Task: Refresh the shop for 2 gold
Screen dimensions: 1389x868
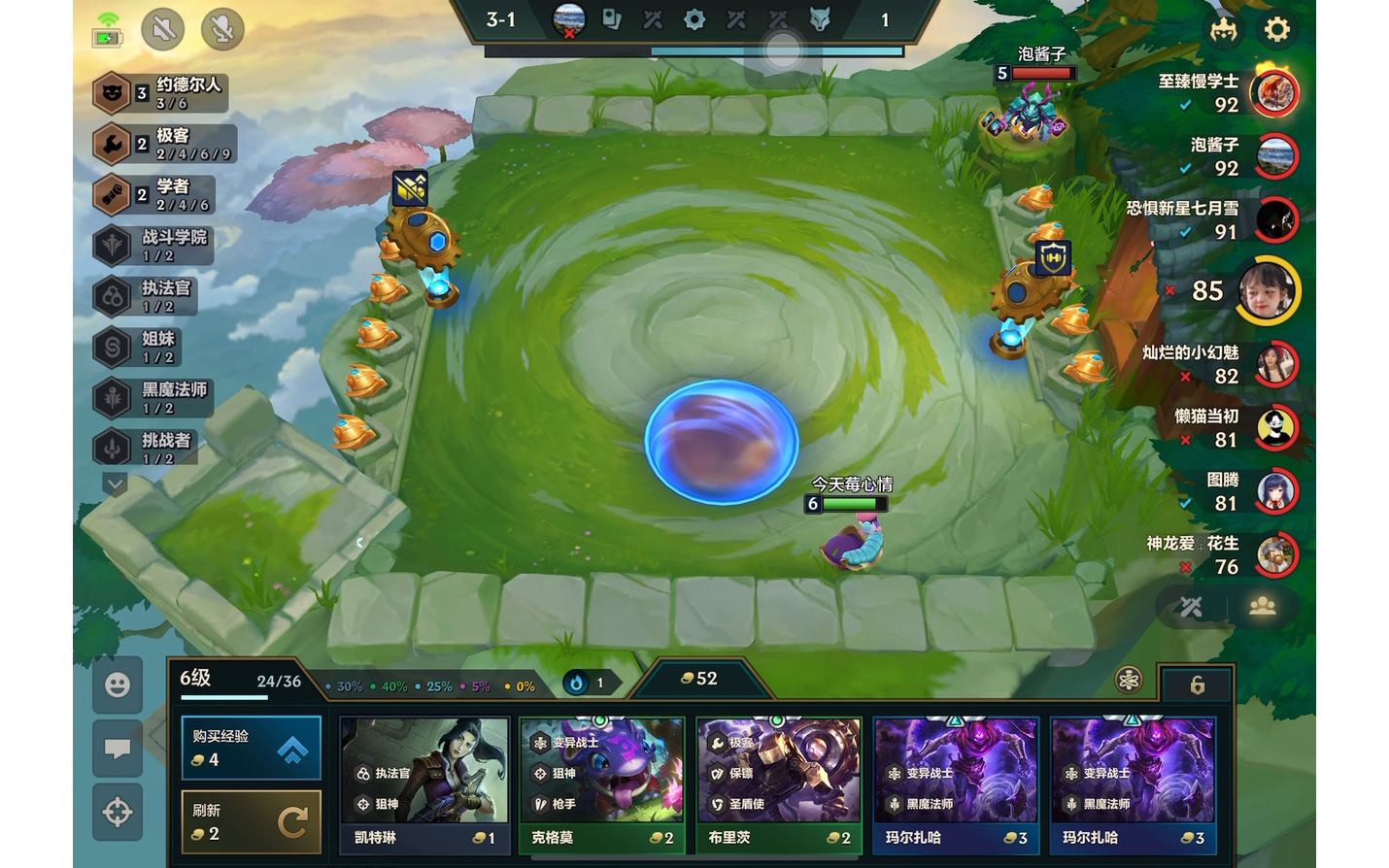Action: 251,821
